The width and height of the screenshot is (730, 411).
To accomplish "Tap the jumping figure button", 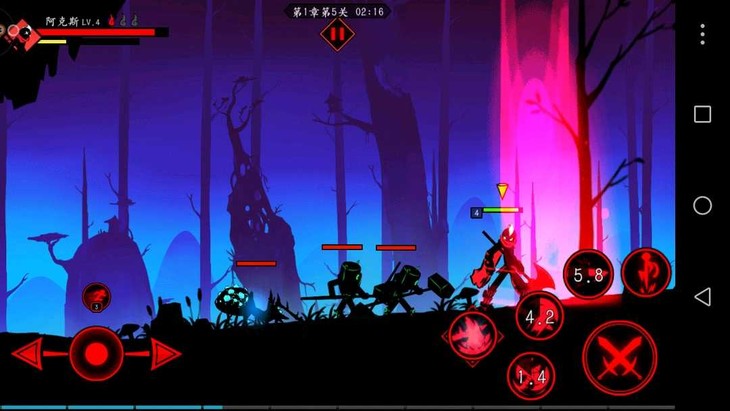I will point(645,273).
